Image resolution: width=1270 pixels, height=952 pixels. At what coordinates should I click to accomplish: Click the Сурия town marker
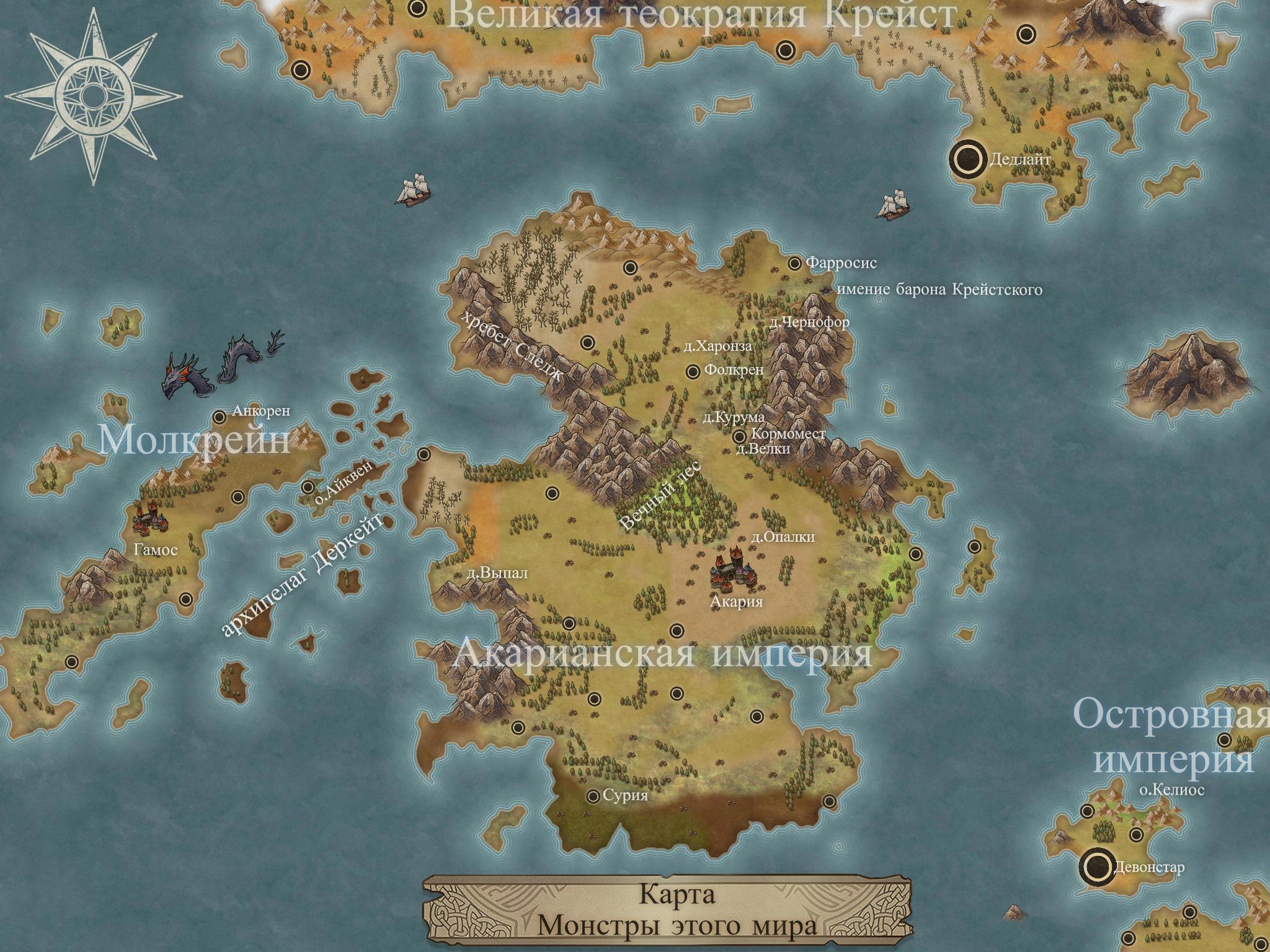click(x=593, y=796)
